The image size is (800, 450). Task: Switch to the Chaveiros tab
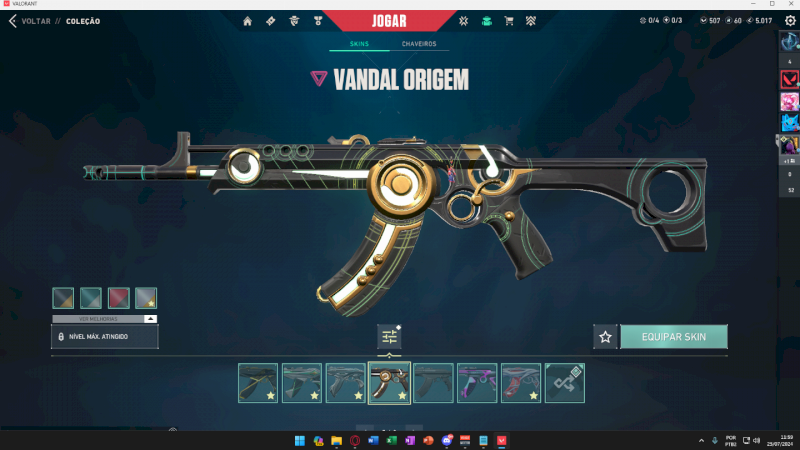(x=418, y=45)
